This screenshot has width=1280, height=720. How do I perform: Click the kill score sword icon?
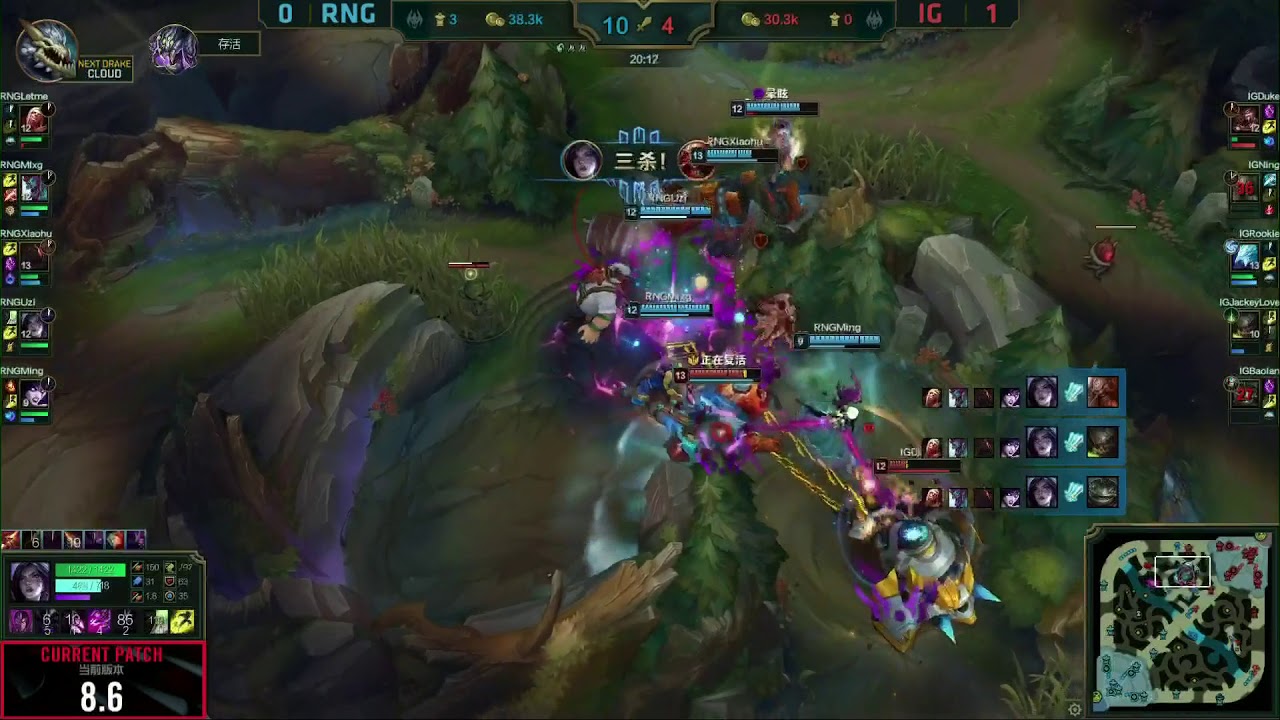(644, 23)
